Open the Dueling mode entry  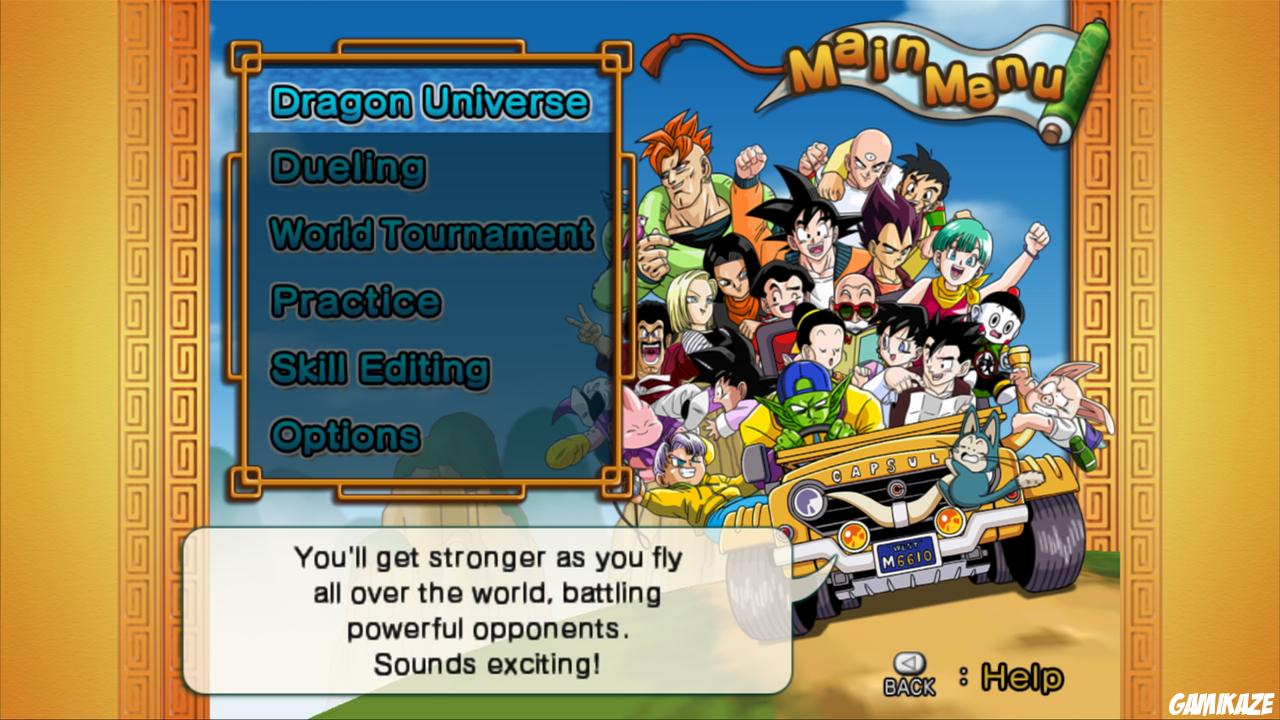(x=348, y=169)
